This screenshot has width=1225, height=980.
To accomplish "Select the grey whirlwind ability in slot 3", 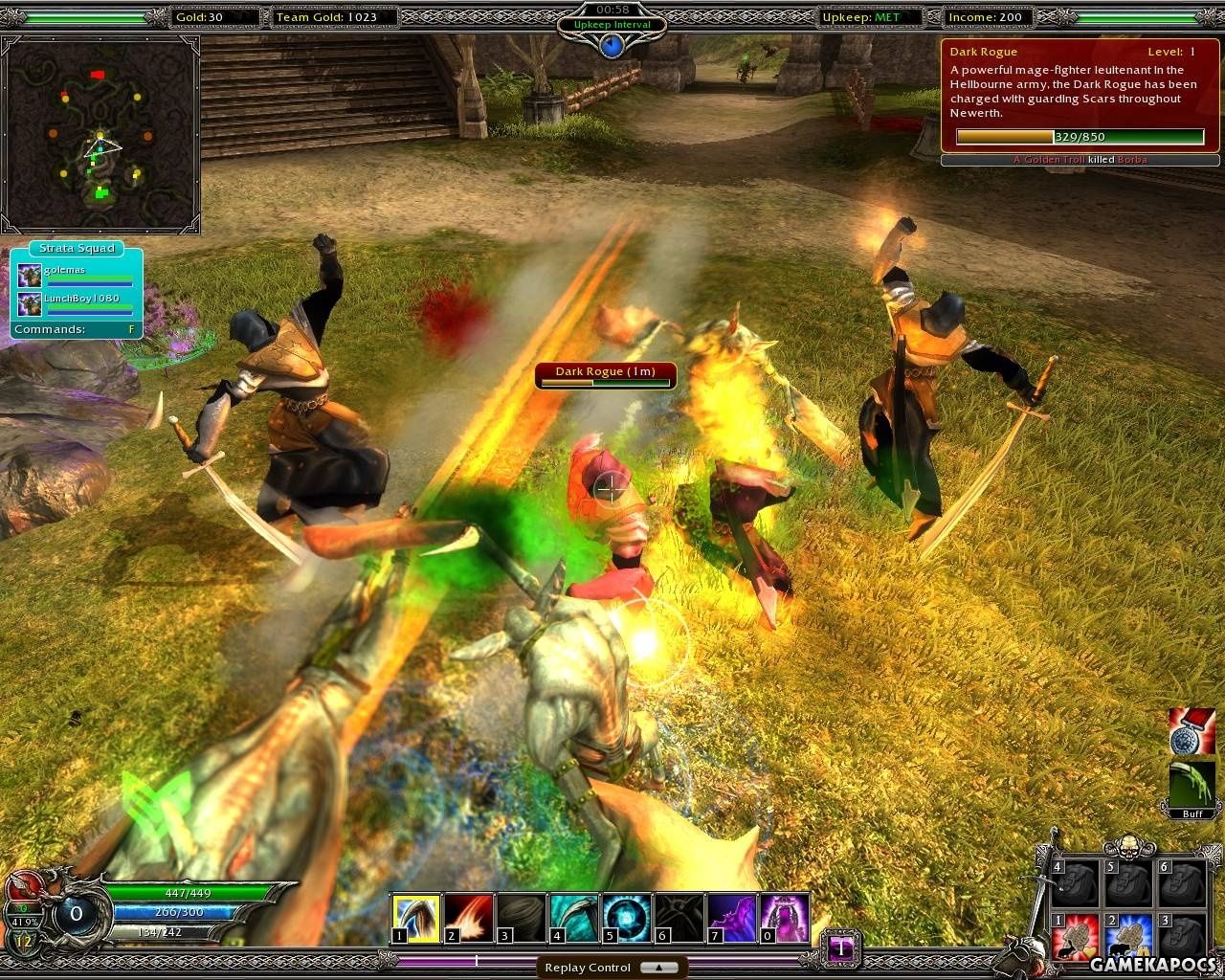I will tap(522, 918).
